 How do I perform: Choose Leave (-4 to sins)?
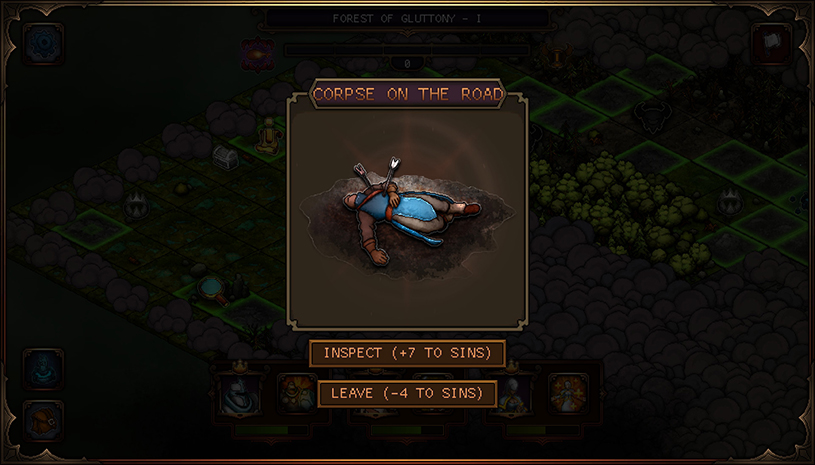point(407,393)
